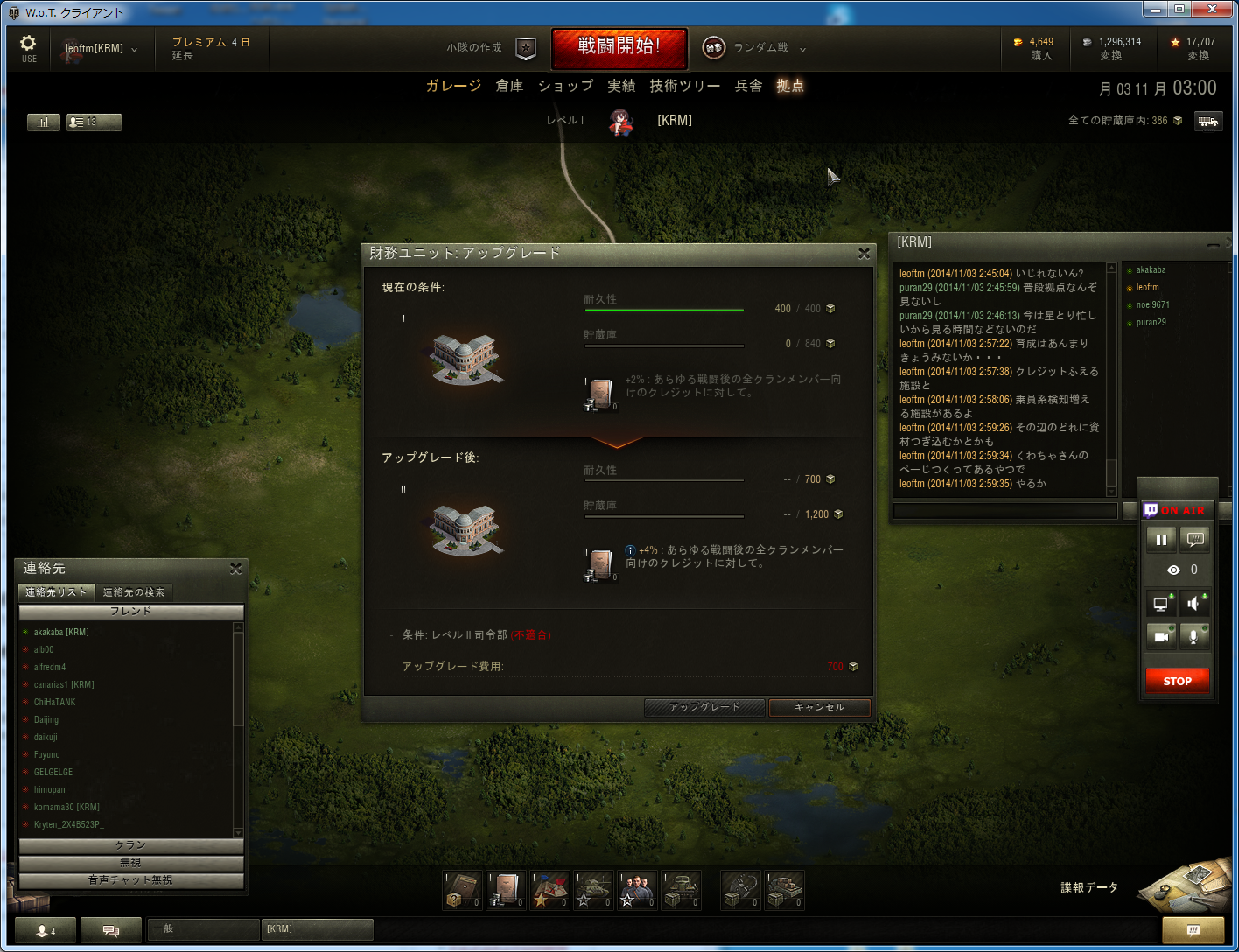Screen dimensions: 1239x952
Task: Switch to the 連絡先の検索 tab
Action: (x=134, y=592)
